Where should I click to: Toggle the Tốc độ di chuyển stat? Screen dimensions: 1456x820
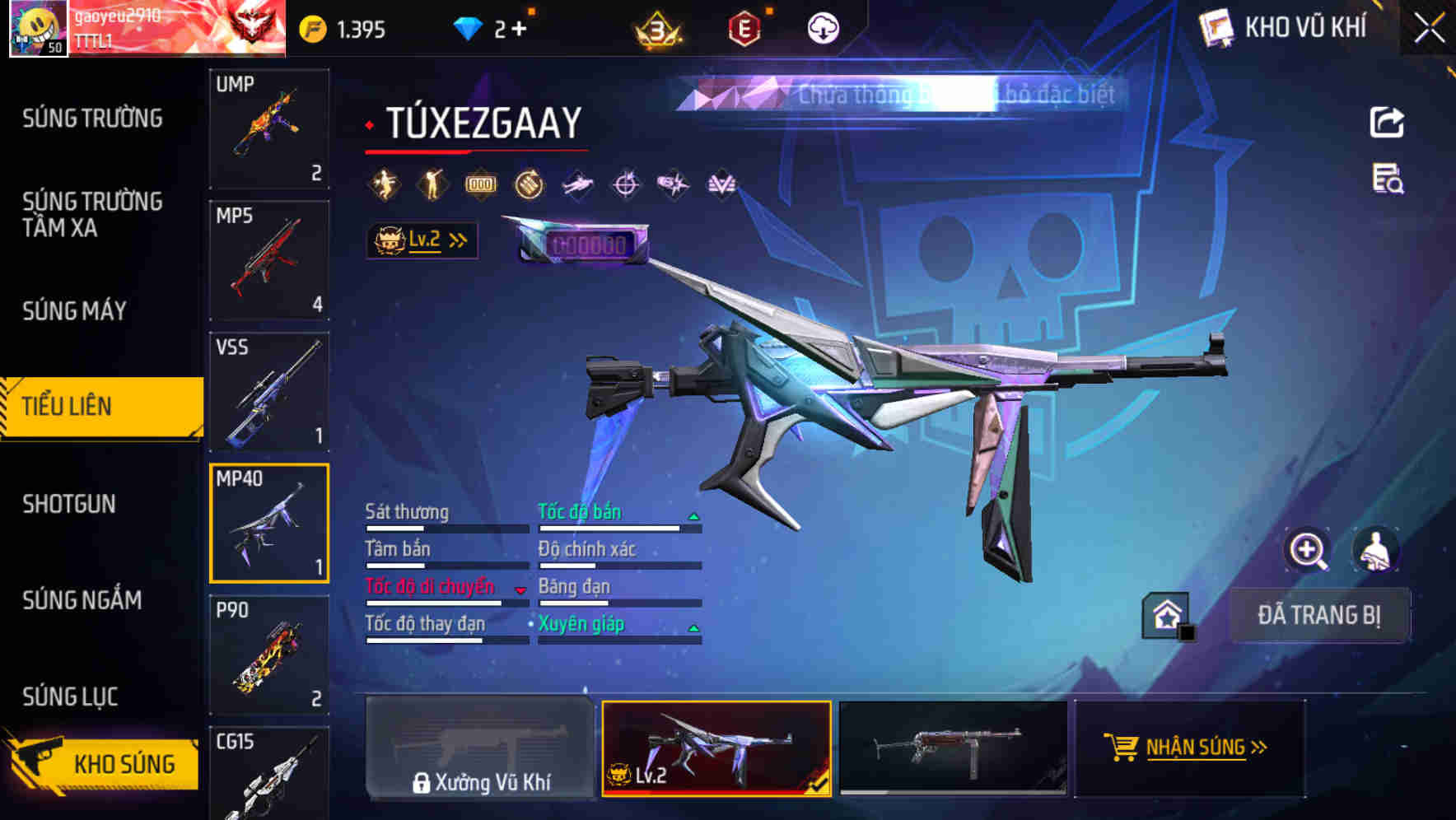click(431, 586)
